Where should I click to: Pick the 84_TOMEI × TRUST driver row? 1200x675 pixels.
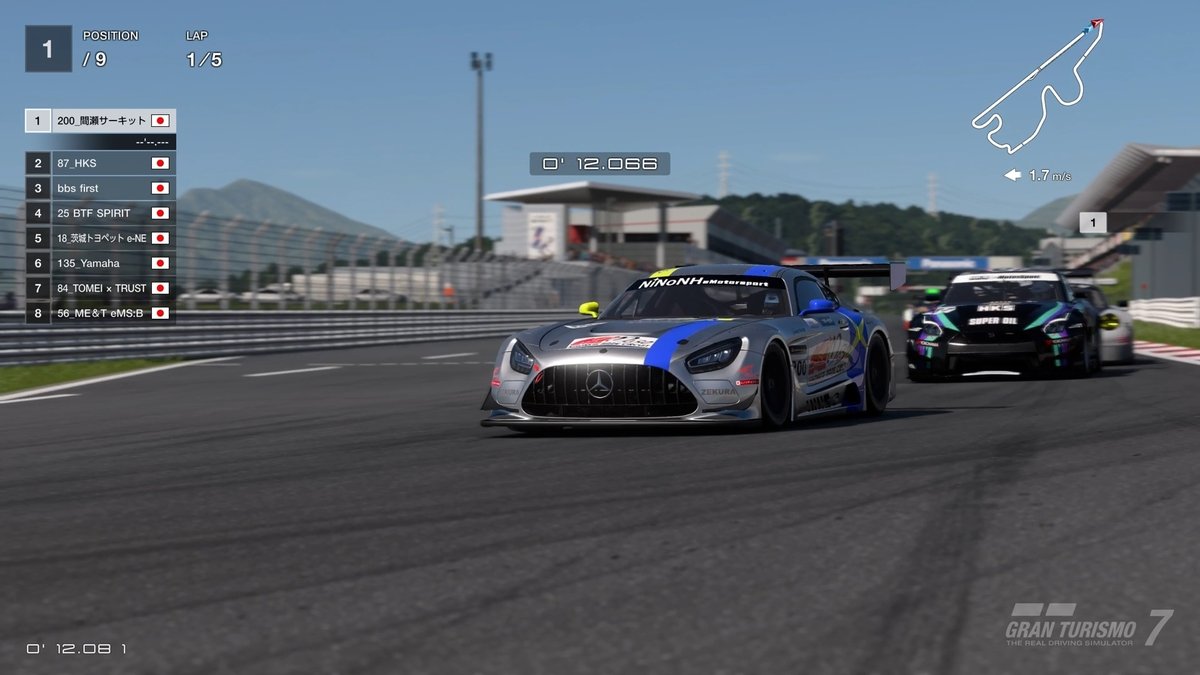(x=100, y=288)
